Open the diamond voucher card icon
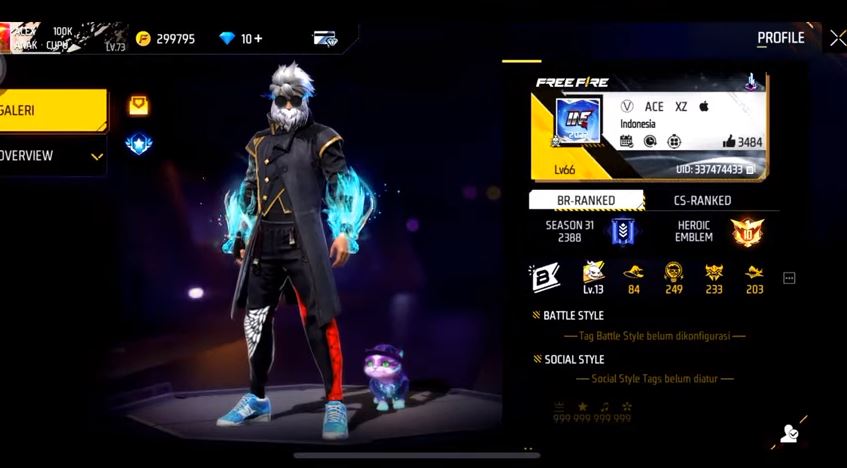 click(x=325, y=39)
